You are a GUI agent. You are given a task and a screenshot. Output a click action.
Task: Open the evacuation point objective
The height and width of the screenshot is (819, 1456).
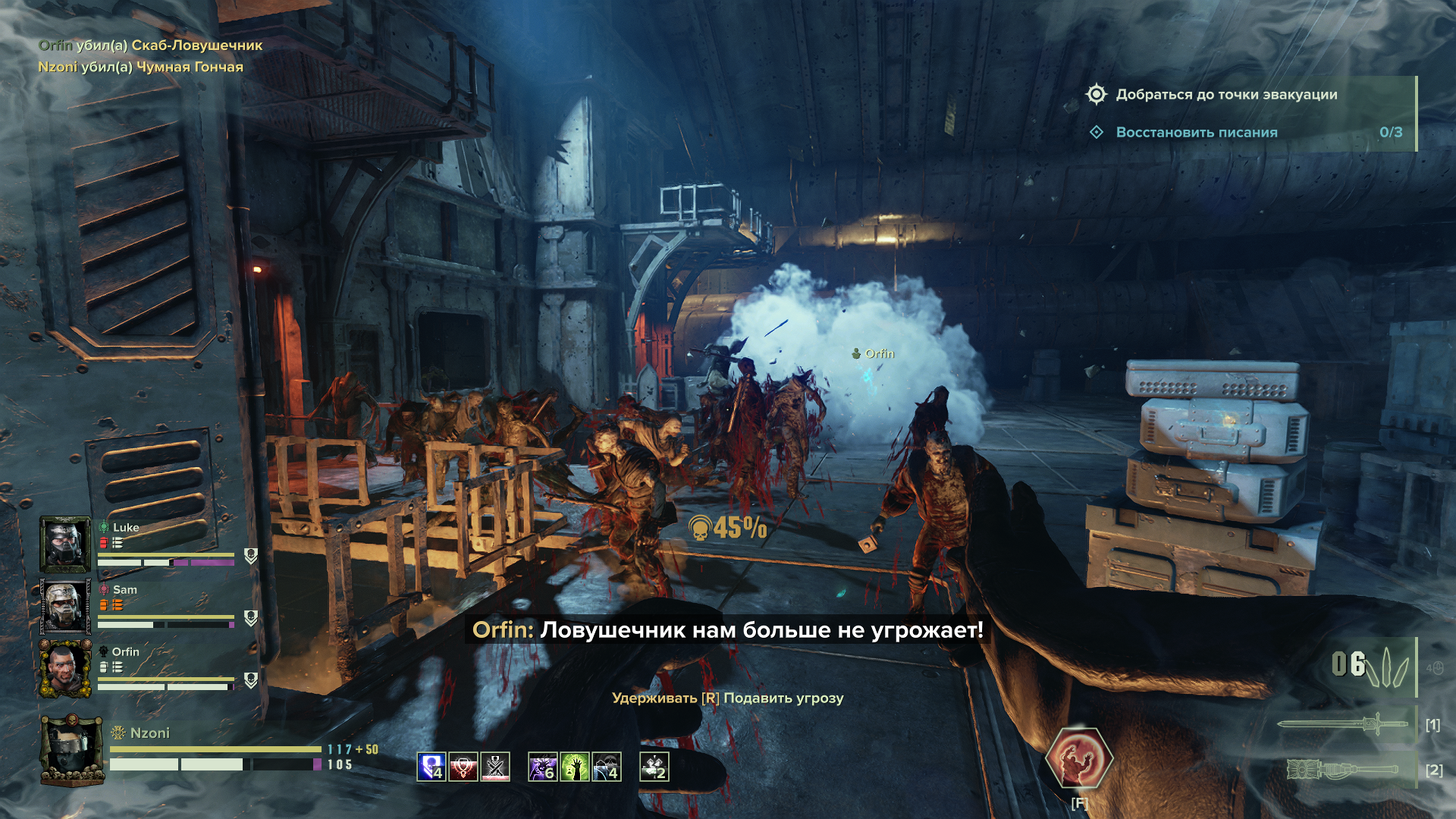pyautogui.click(x=1225, y=95)
